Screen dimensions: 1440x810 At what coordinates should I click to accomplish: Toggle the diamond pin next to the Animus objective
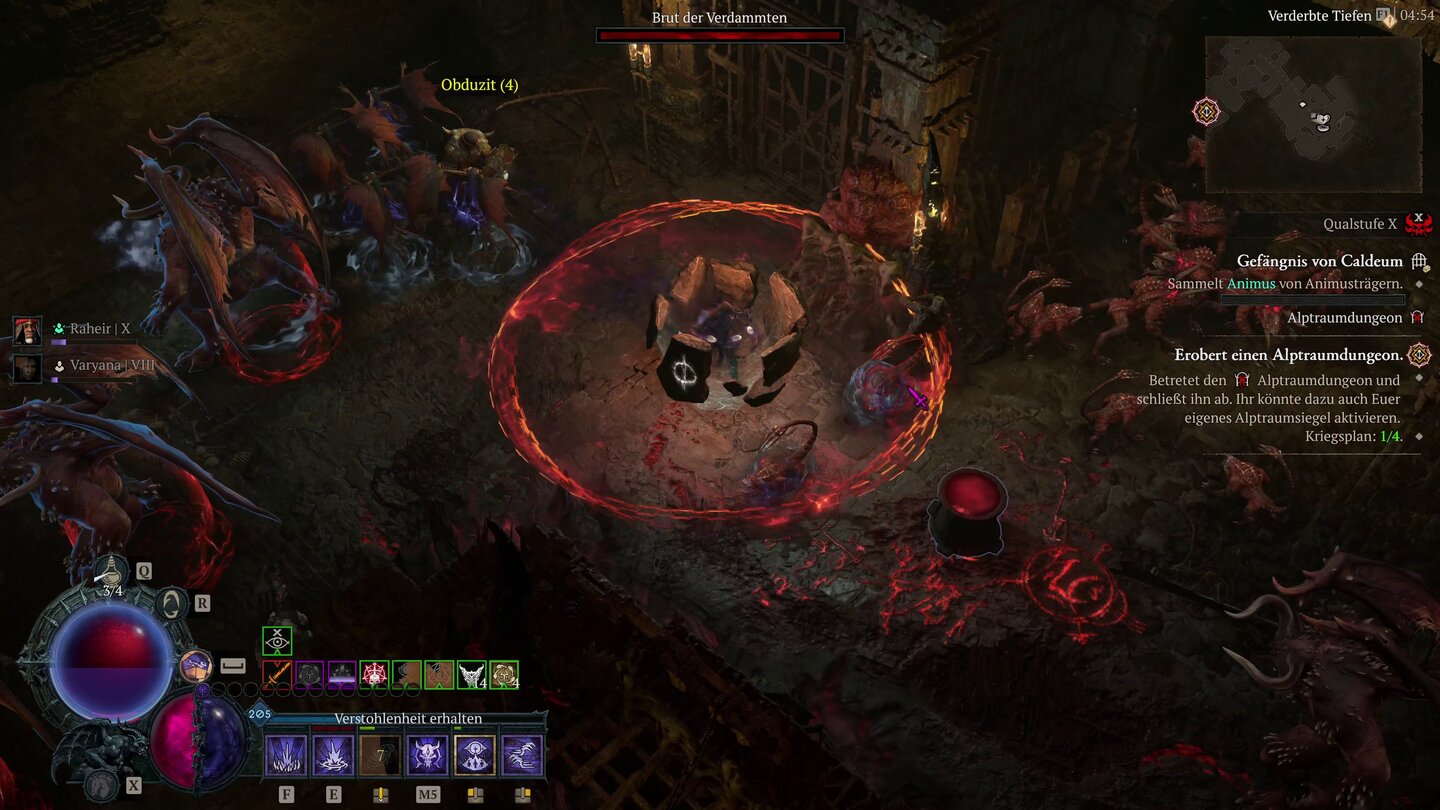1419,284
